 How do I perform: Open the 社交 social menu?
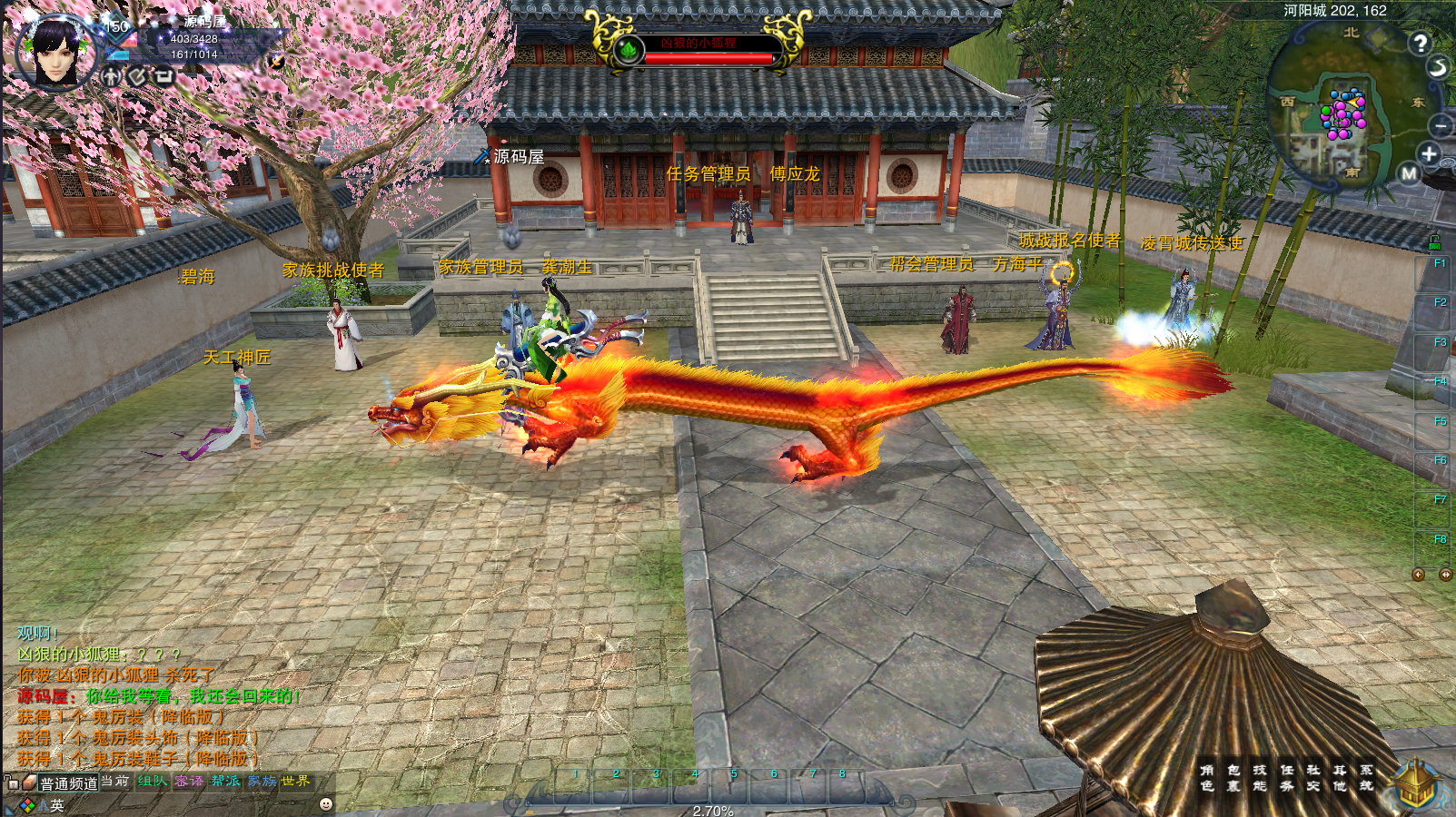tap(1313, 778)
